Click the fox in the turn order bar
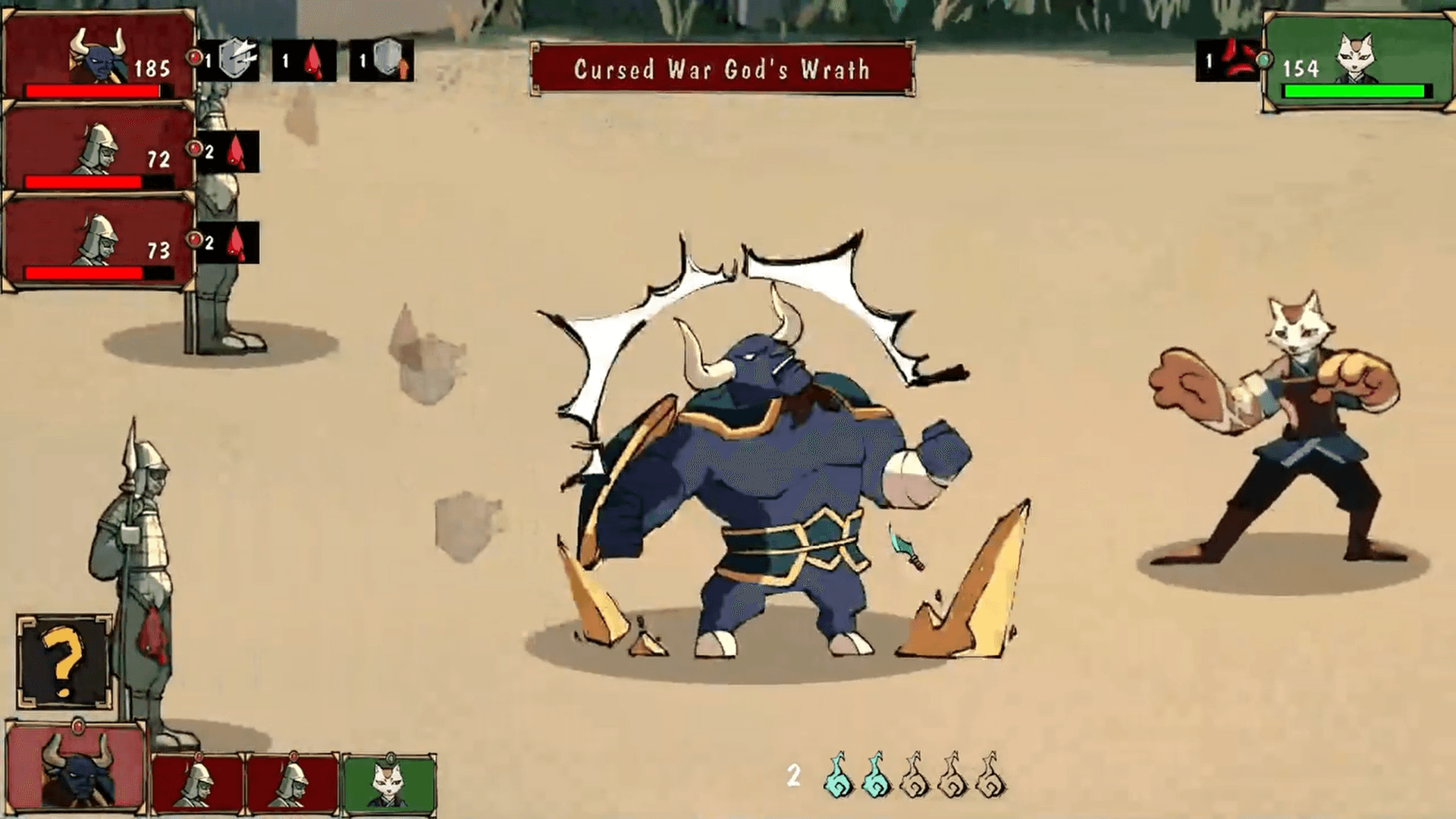Screen dimensions: 1456x819 click(x=389, y=783)
